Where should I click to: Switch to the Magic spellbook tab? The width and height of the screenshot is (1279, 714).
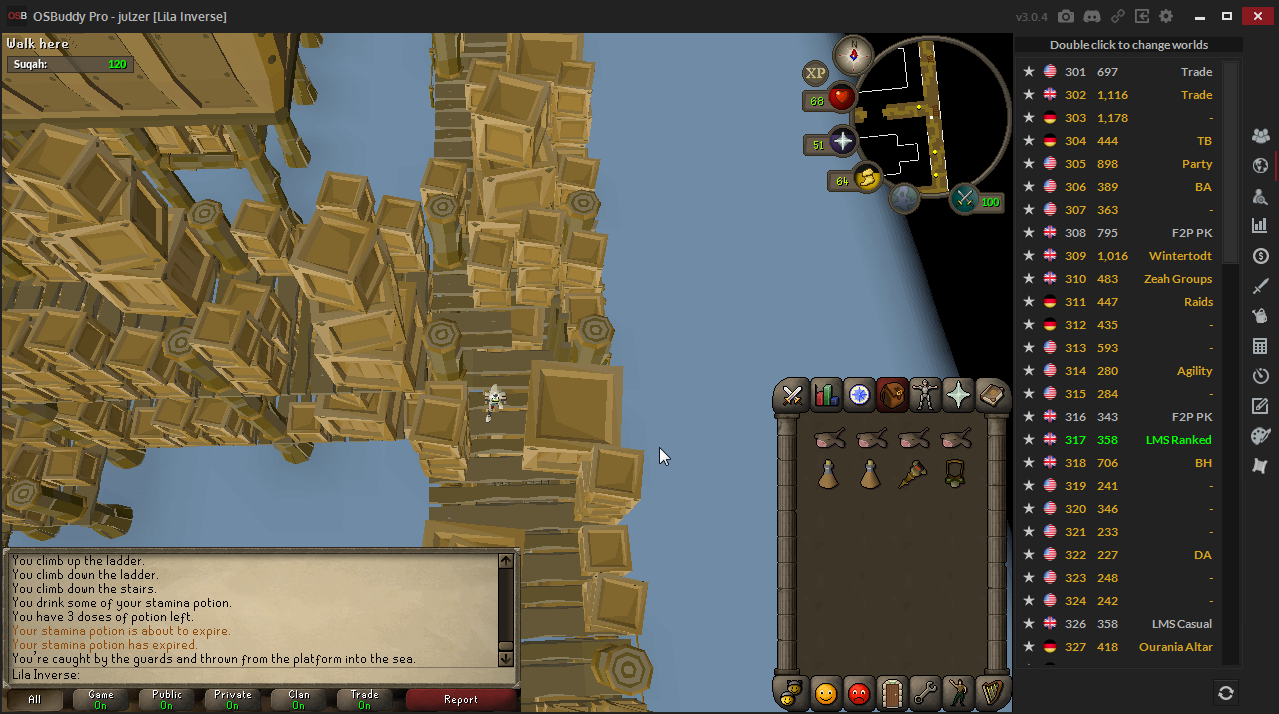(x=991, y=396)
